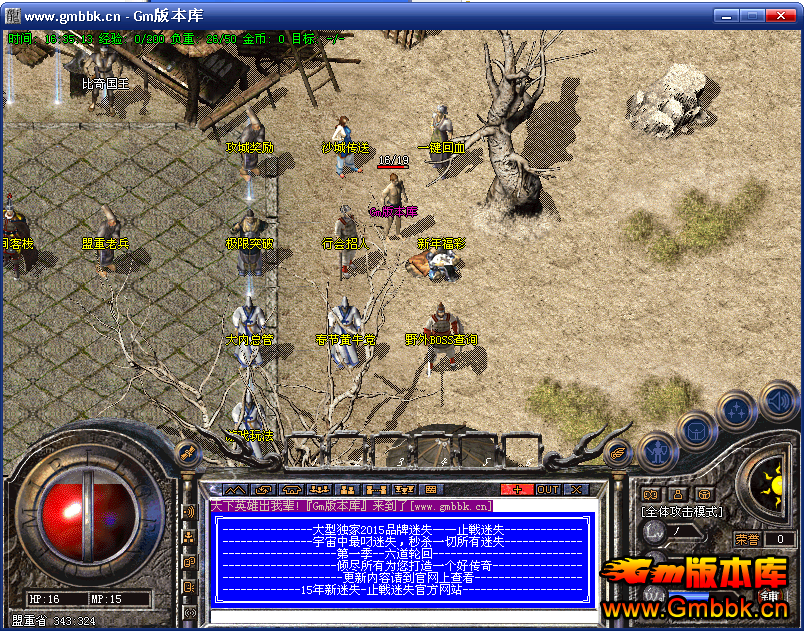
Task: Open the skills sparkle icon
Action: click(x=738, y=410)
